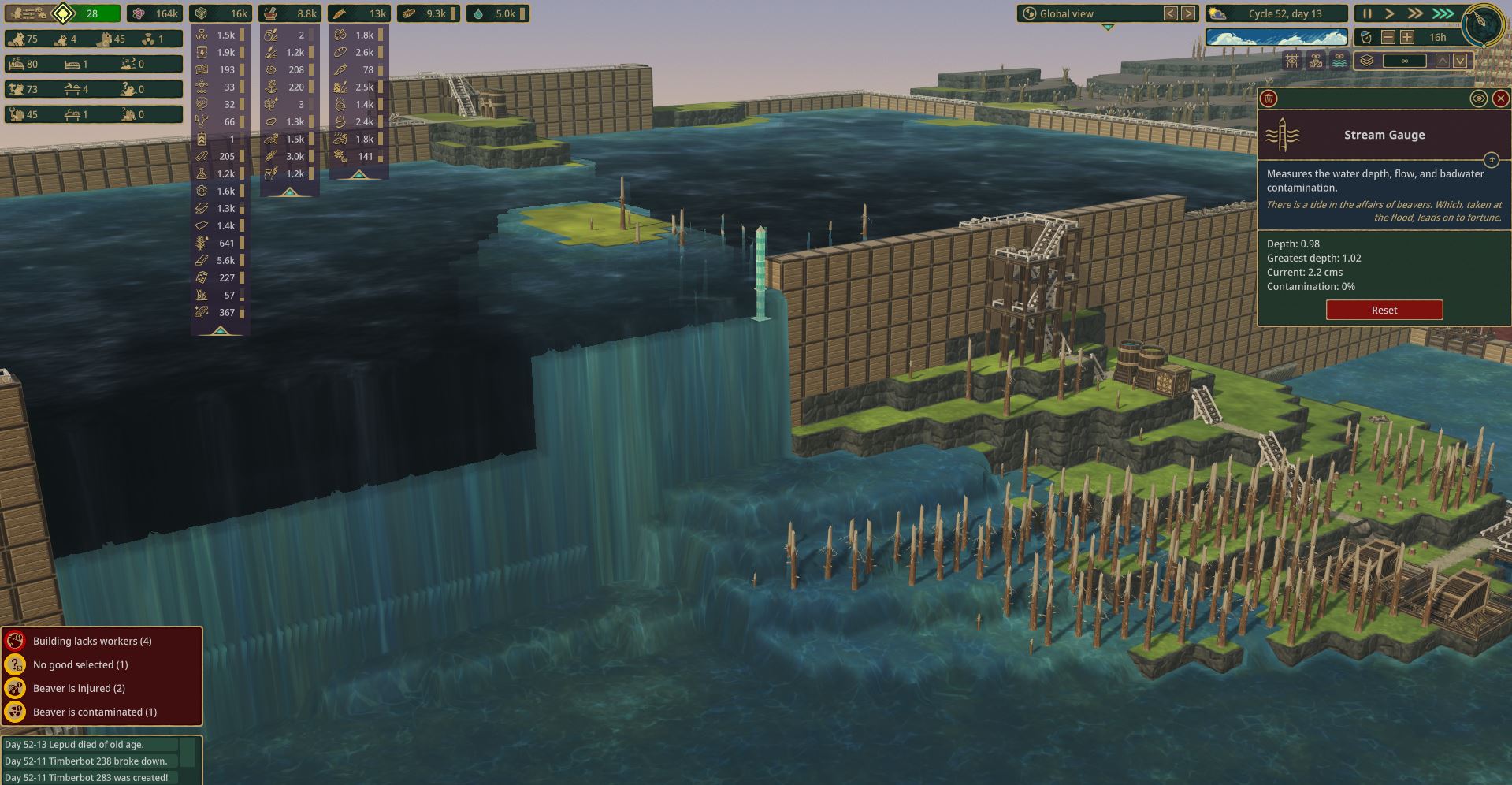The height and width of the screenshot is (785, 1512).
Task: Toggle the water overlay waves icon
Action: click(x=1339, y=61)
